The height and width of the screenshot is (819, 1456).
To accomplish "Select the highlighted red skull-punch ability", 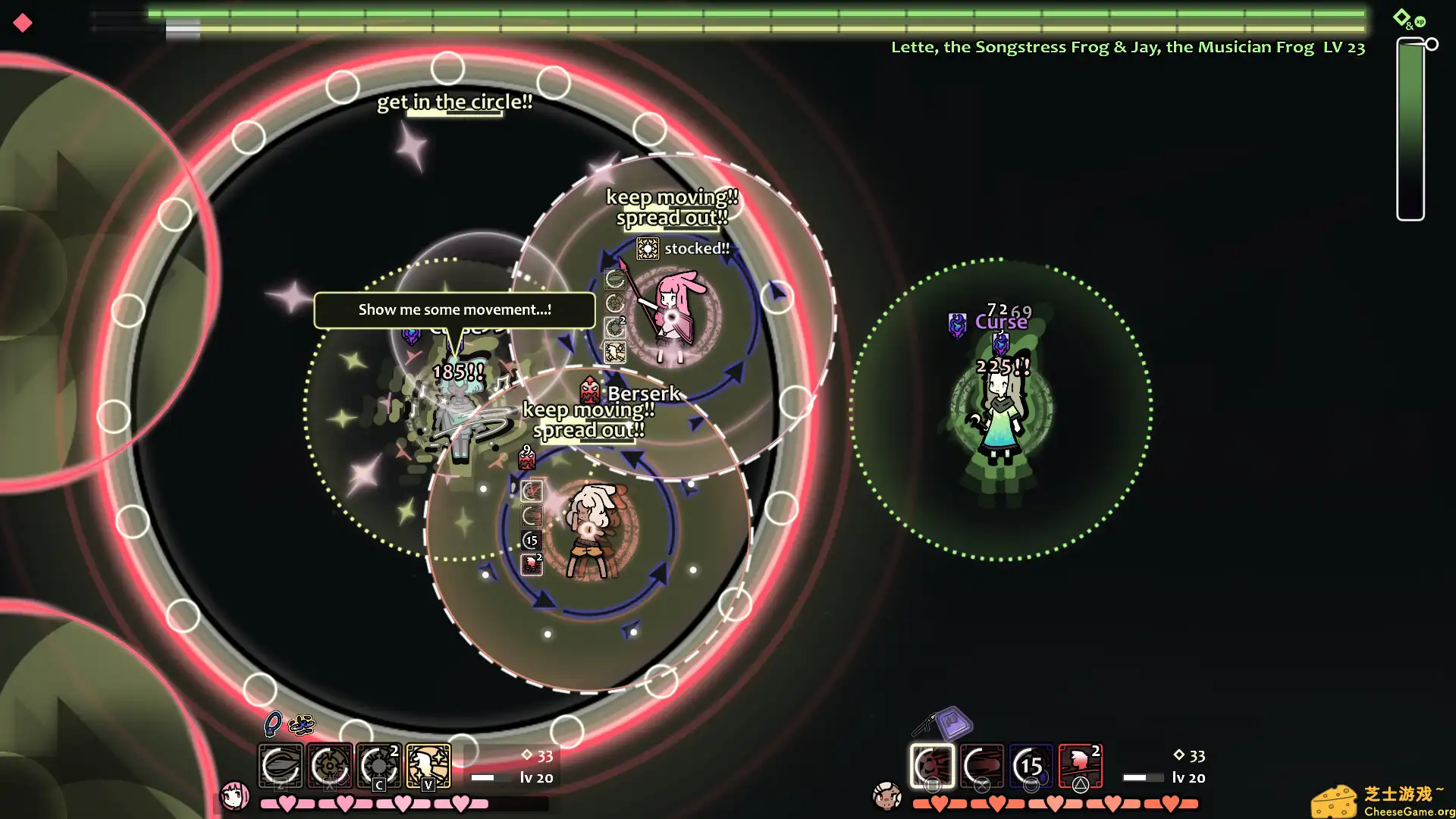I will (x=932, y=765).
